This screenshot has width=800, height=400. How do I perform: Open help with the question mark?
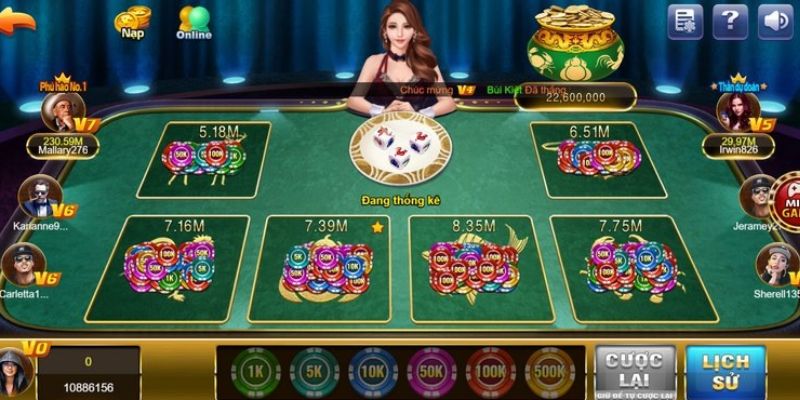731,20
